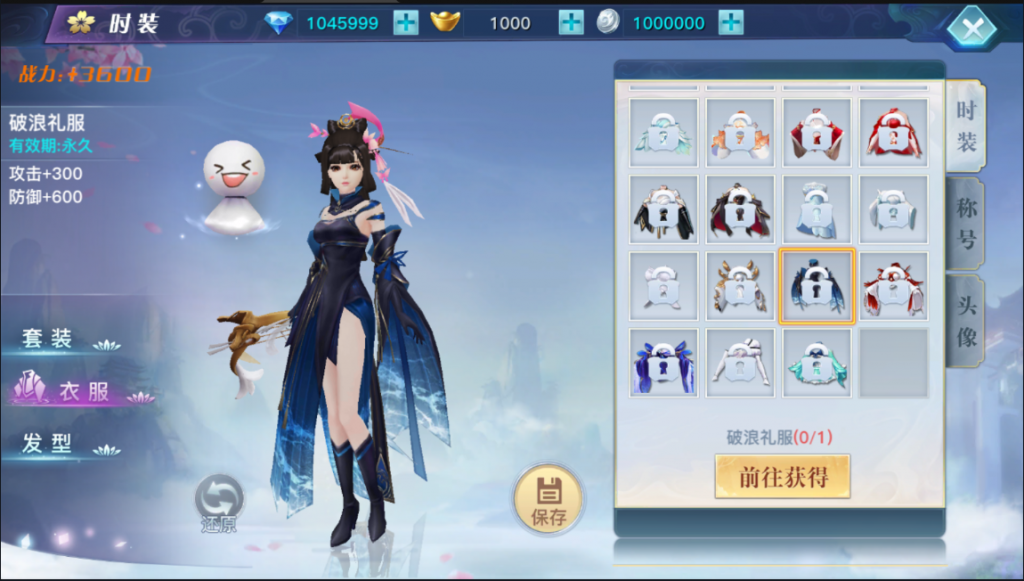Click the 还原 restore button
Viewport: 1024px width, 581px height.
click(219, 503)
